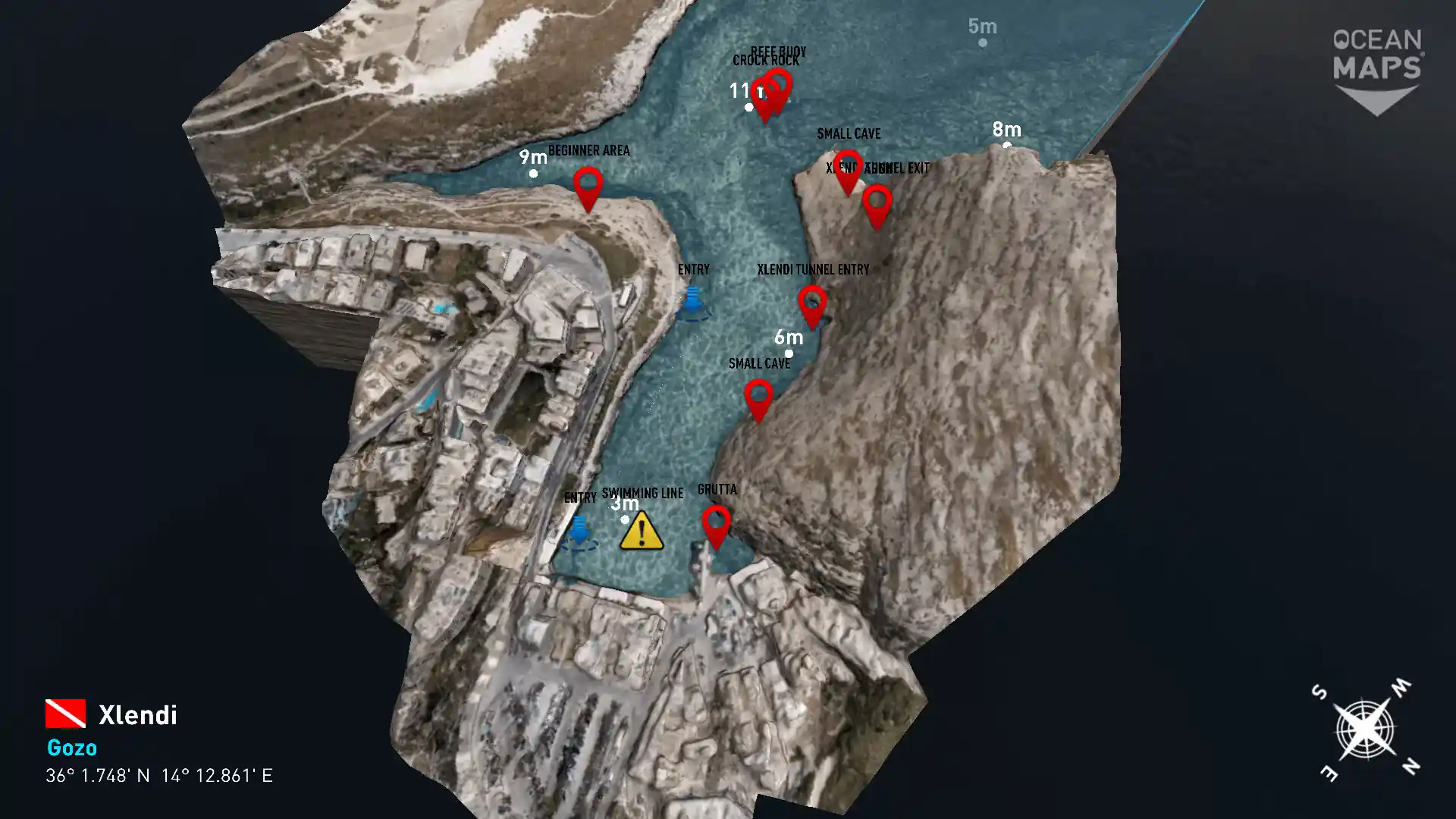This screenshot has width=1456, height=819.
Task: Click the Grutta location pin
Action: tap(716, 525)
